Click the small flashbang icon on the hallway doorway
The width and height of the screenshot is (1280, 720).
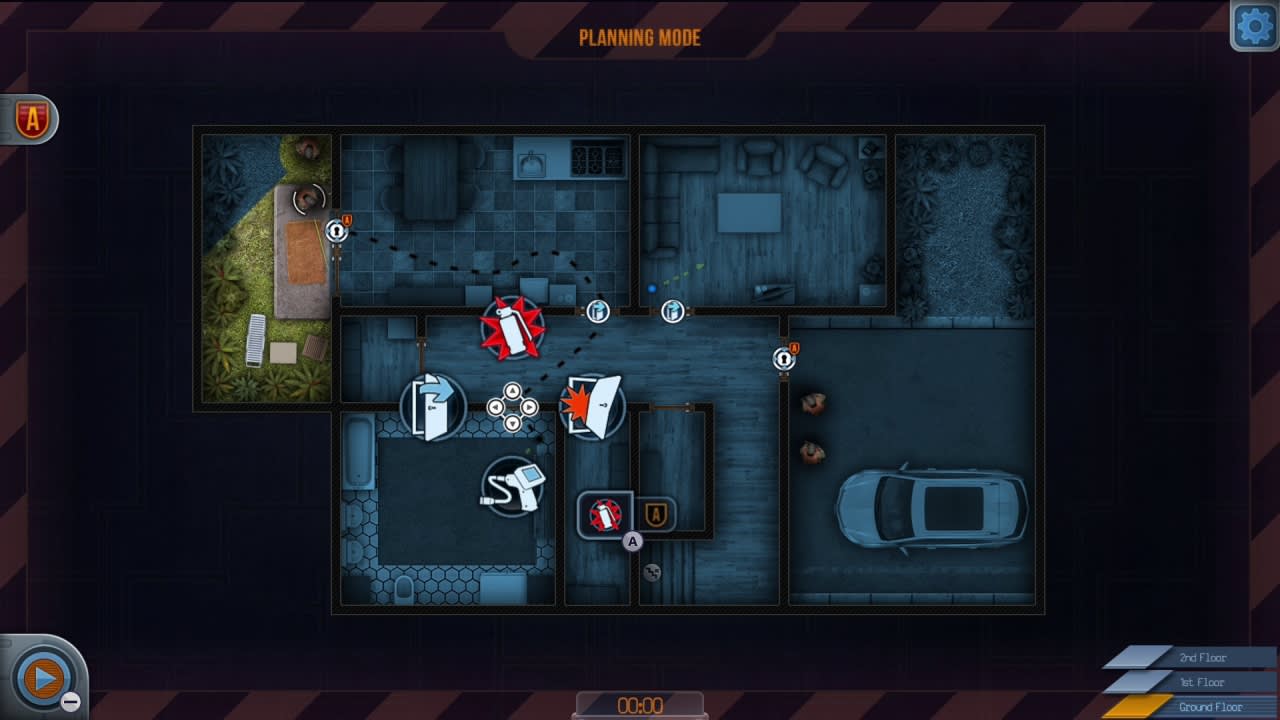coord(598,311)
